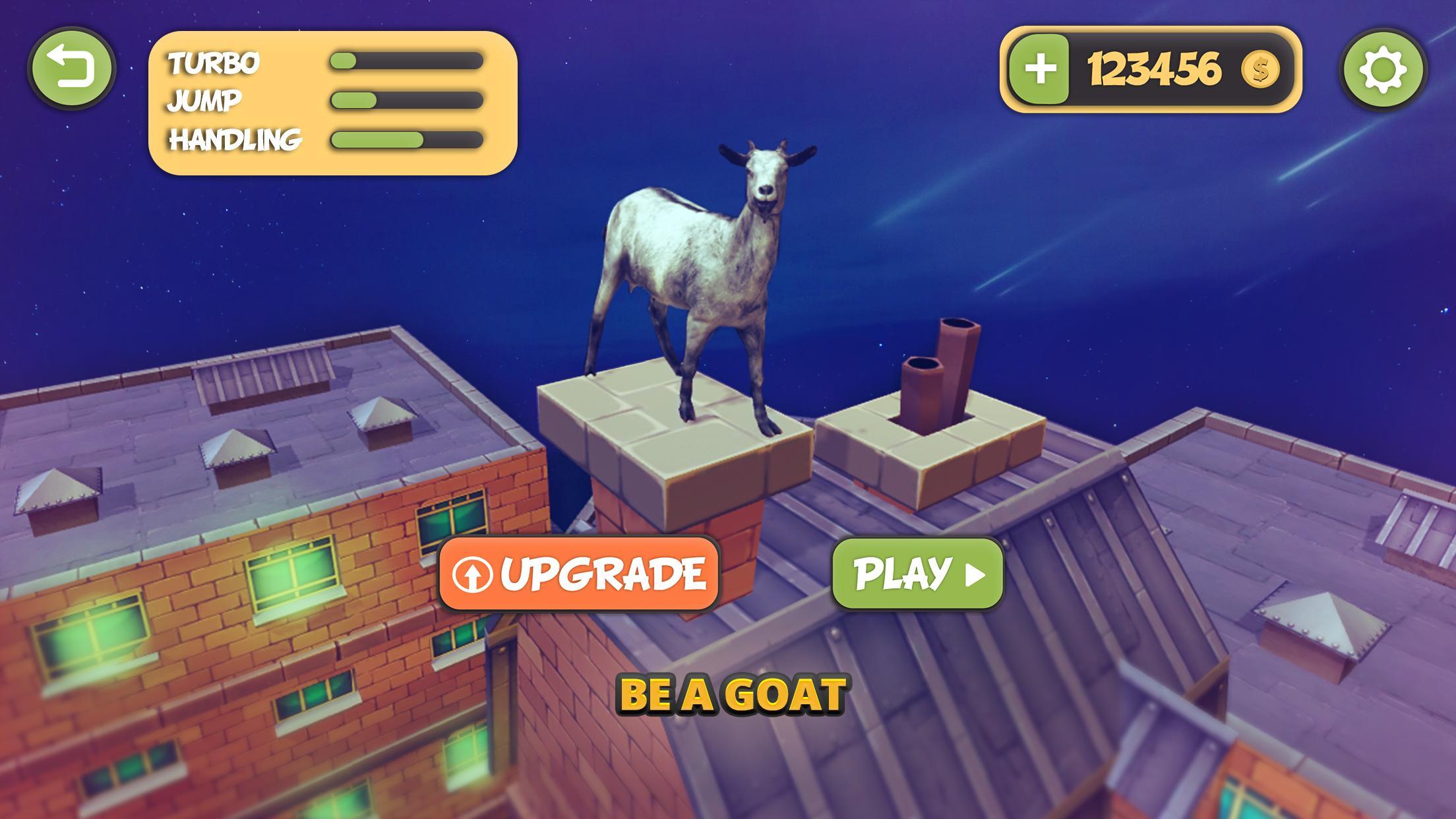Click the TURBO label
1456x819 pixels.
(214, 63)
